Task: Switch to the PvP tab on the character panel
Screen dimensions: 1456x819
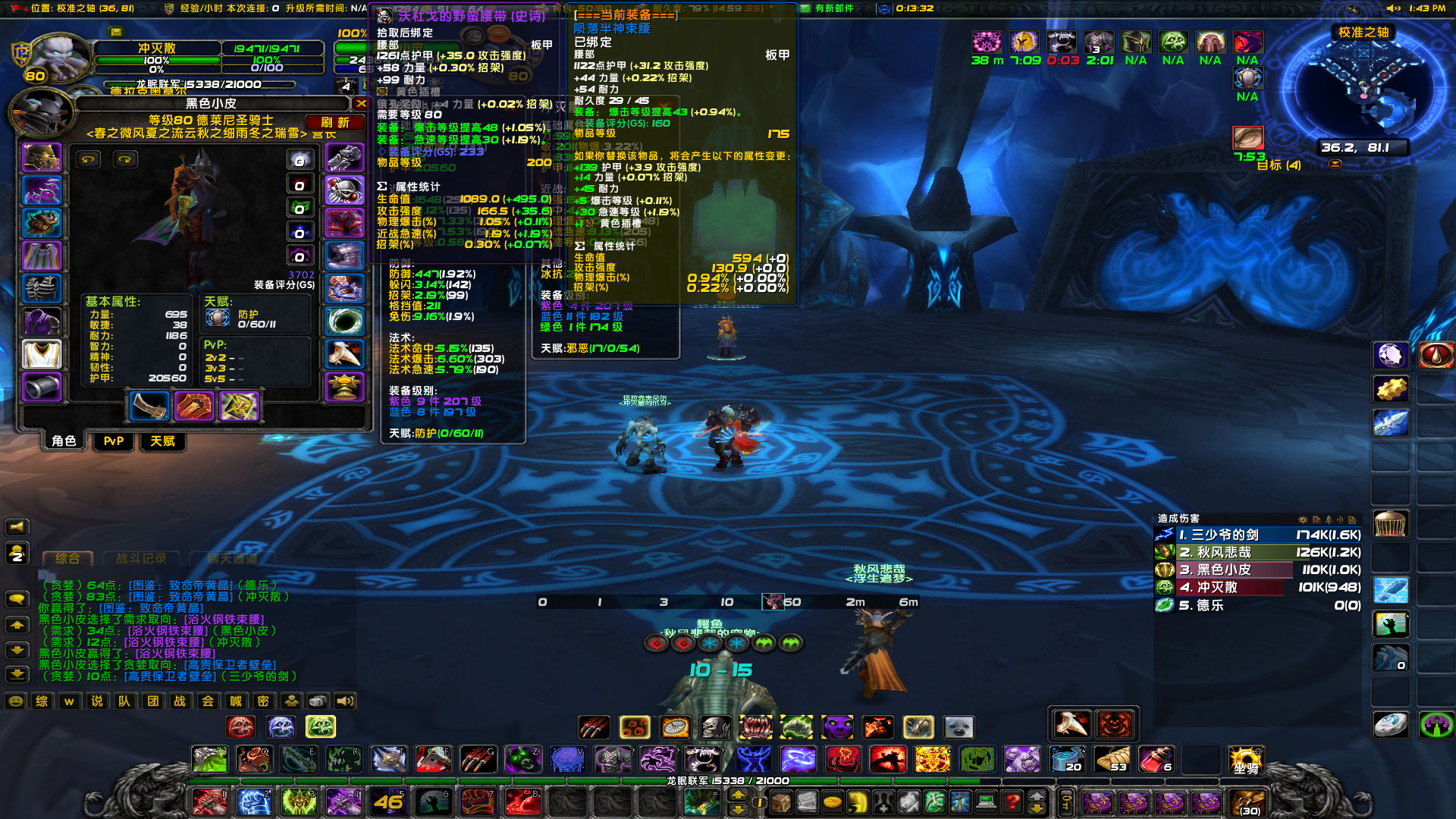Action: (112, 441)
